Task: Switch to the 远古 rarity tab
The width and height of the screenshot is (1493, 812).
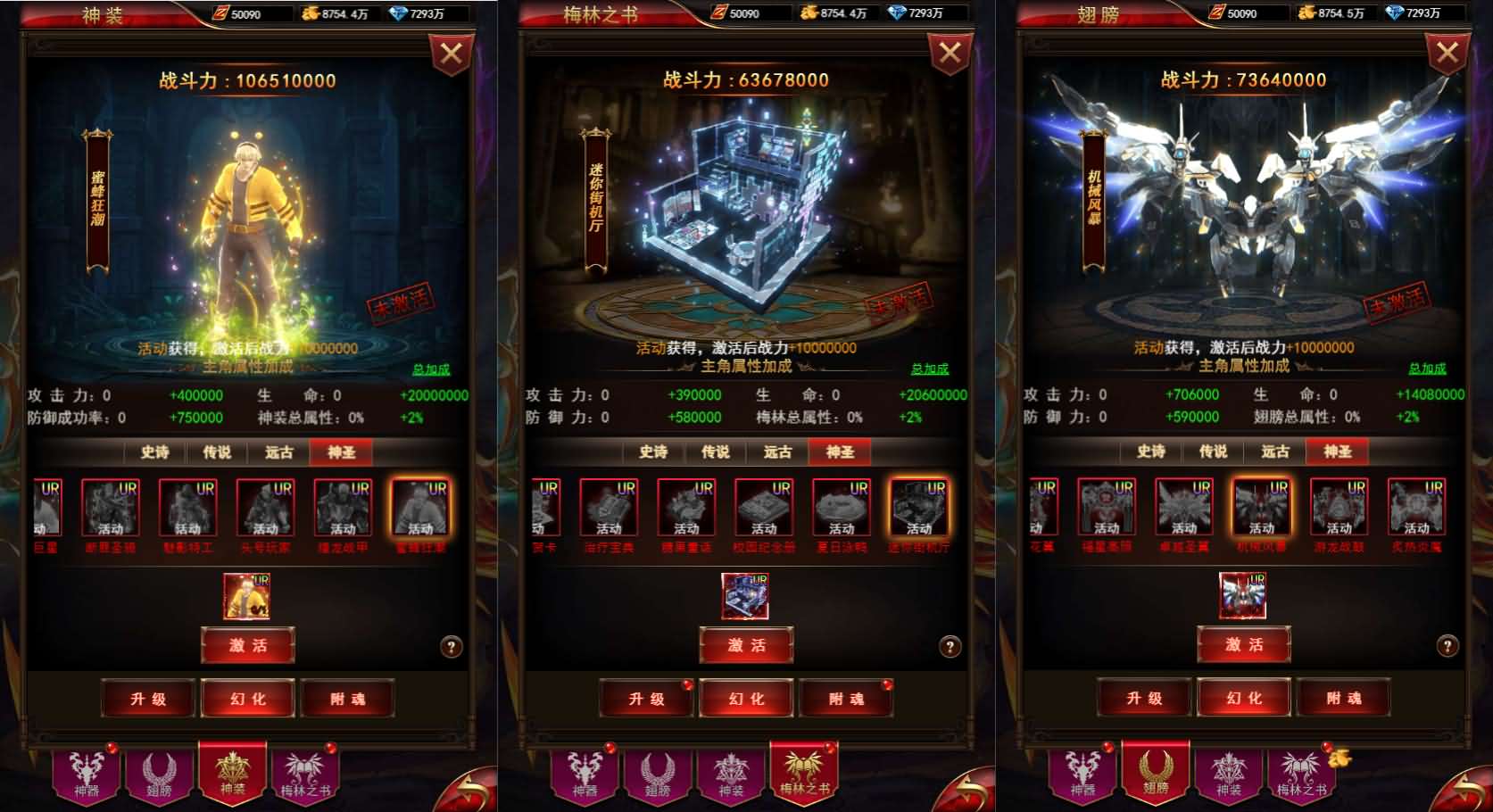Action: [278, 452]
